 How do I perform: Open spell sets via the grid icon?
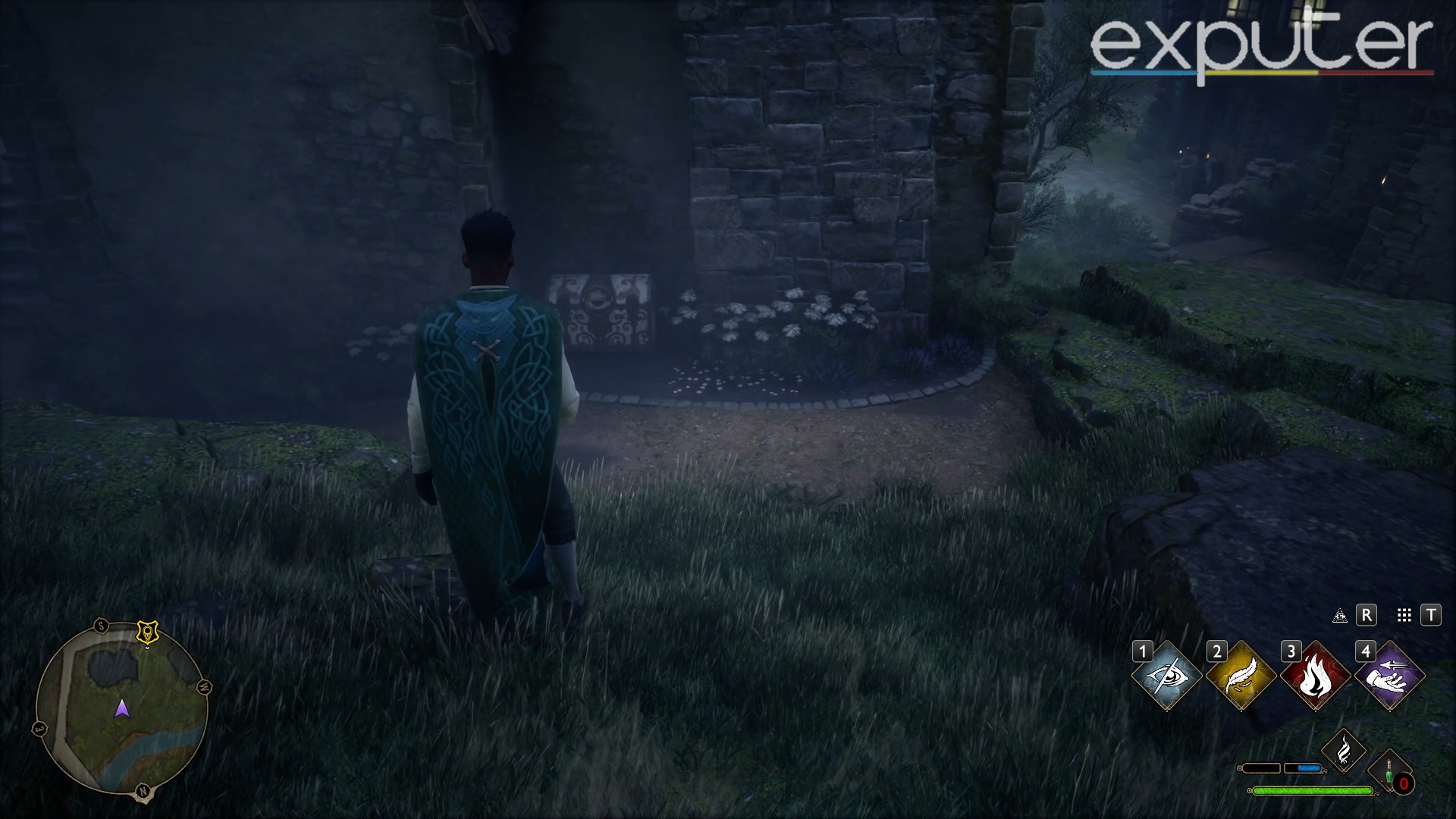(x=1404, y=615)
